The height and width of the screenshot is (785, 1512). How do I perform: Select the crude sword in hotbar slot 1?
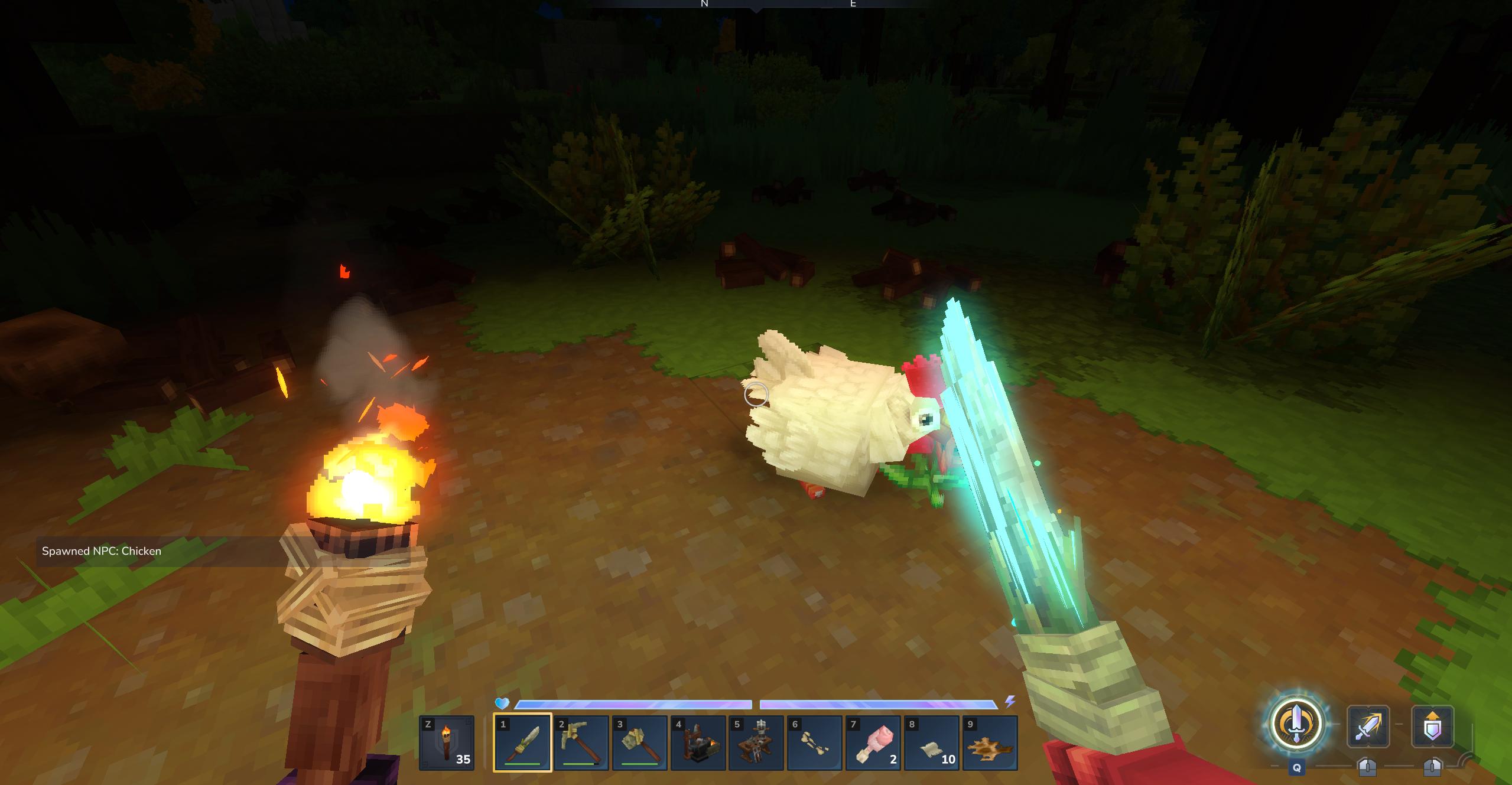[523, 742]
